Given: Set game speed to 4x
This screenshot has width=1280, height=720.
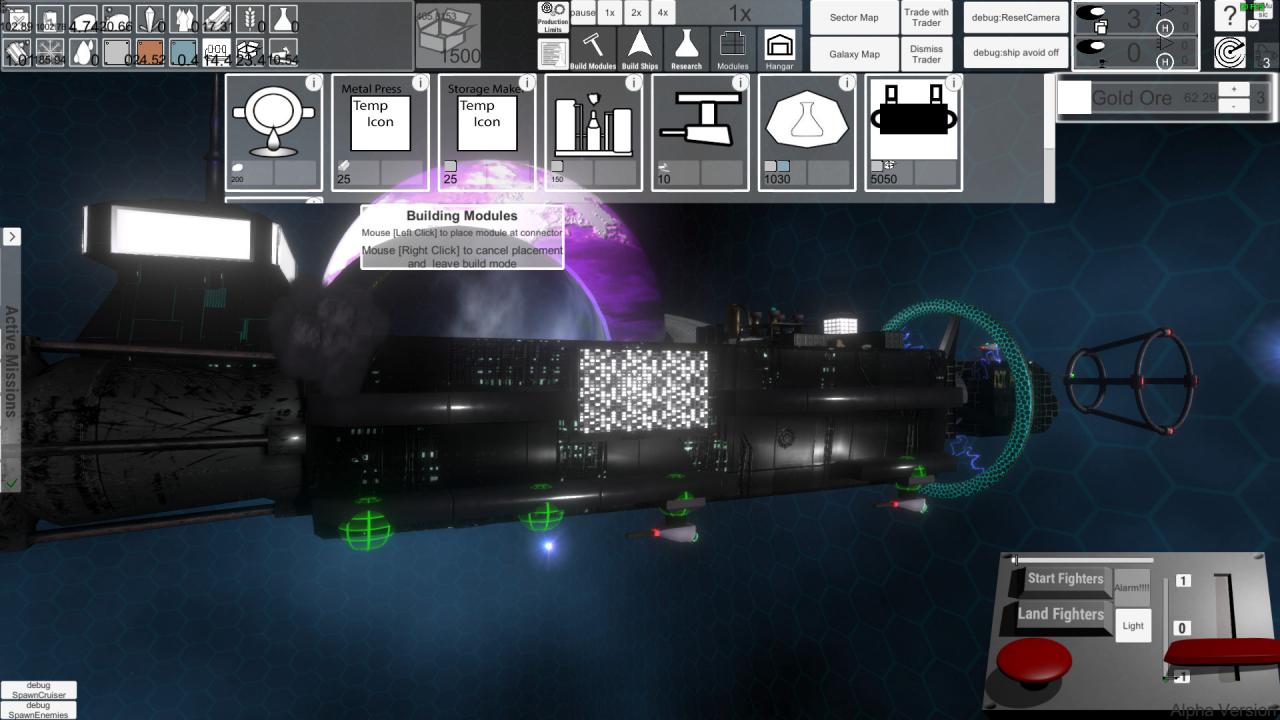Looking at the screenshot, I should [662, 13].
